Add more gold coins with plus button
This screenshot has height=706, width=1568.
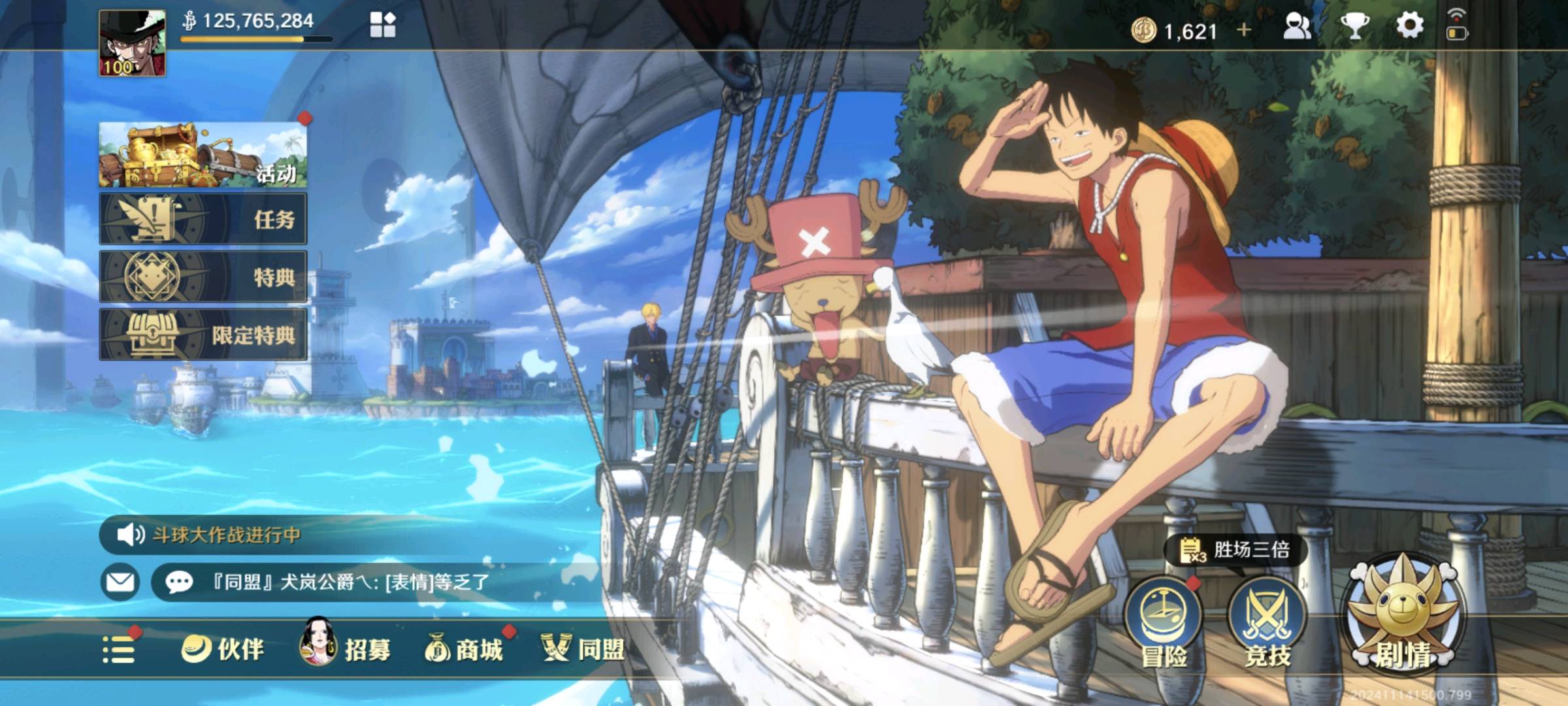[1244, 30]
